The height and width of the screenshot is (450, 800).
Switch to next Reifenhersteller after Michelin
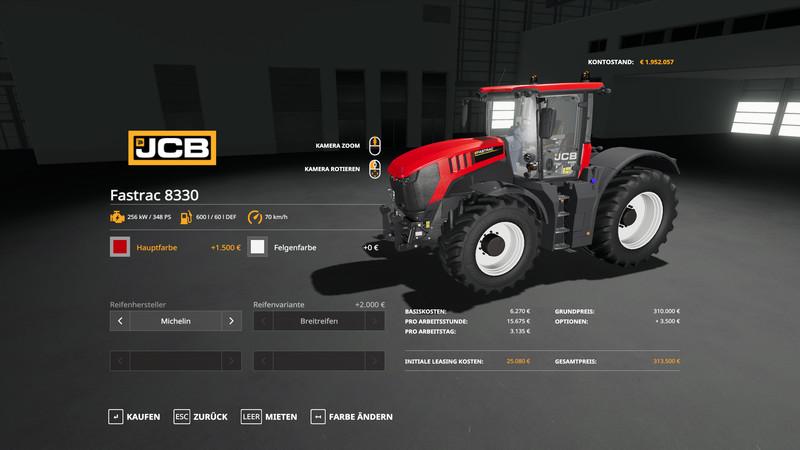pyautogui.click(x=231, y=321)
